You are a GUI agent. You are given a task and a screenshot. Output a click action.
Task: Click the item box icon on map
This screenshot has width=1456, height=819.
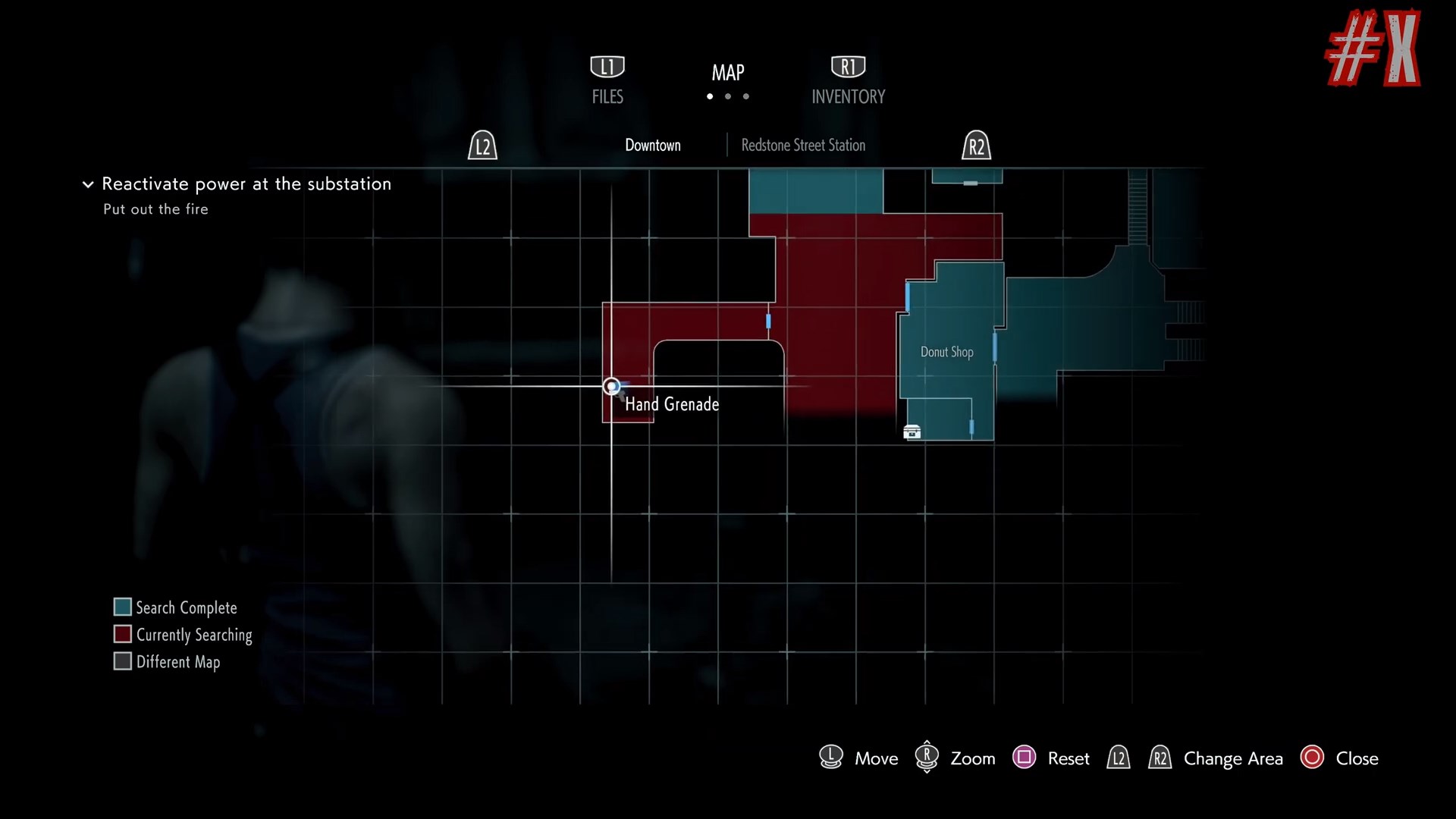point(912,432)
